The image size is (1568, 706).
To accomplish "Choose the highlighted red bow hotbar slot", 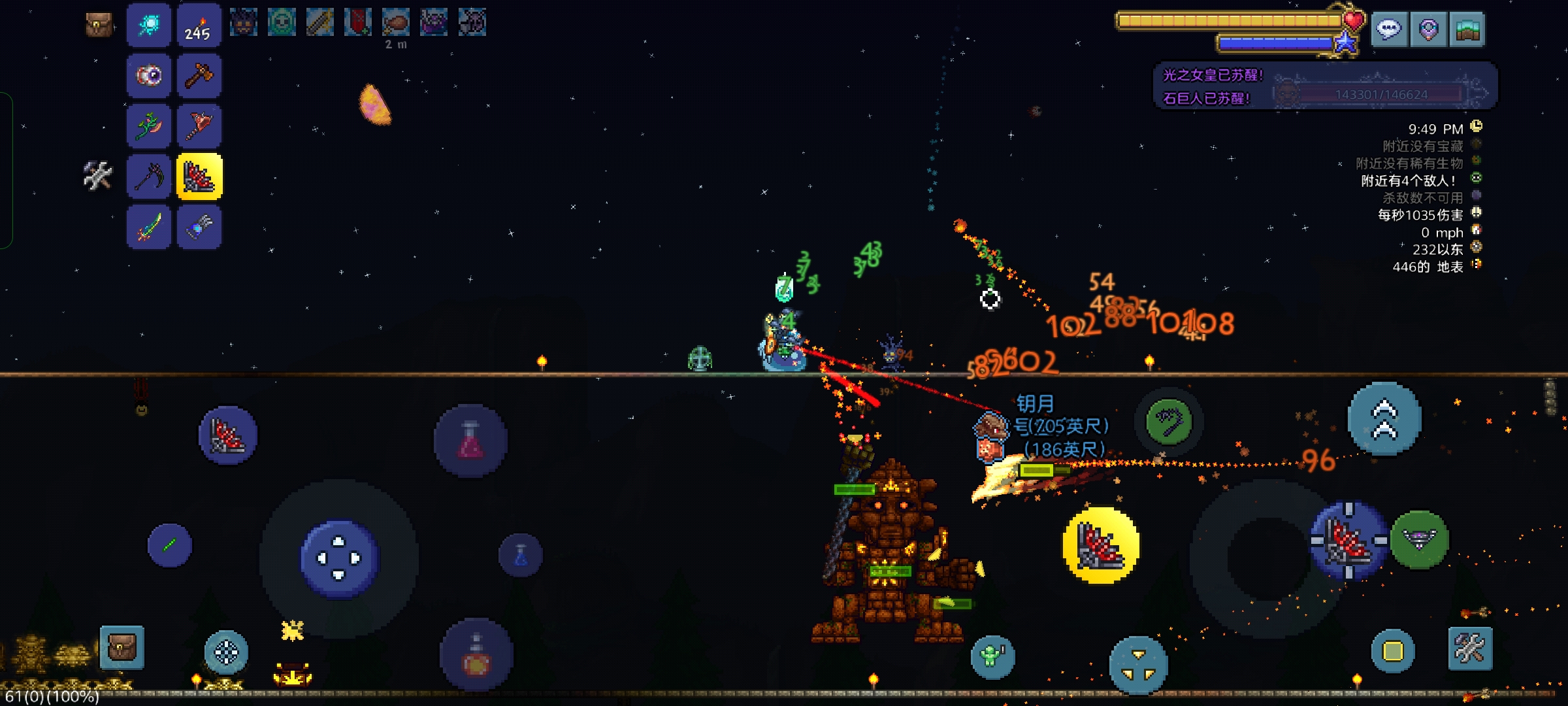I will [199, 176].
